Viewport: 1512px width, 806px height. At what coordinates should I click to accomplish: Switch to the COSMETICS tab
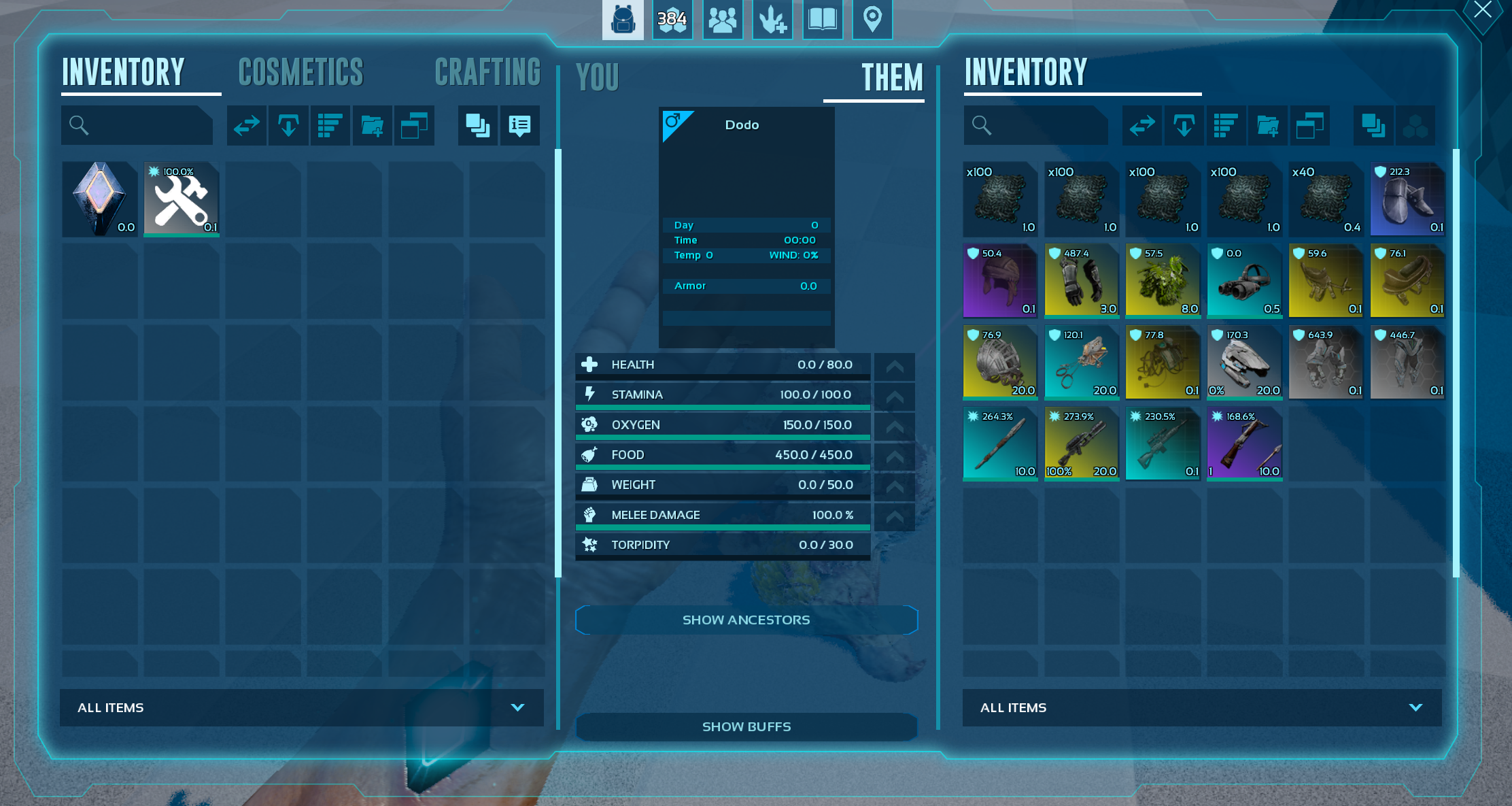[x=301, y=71]
